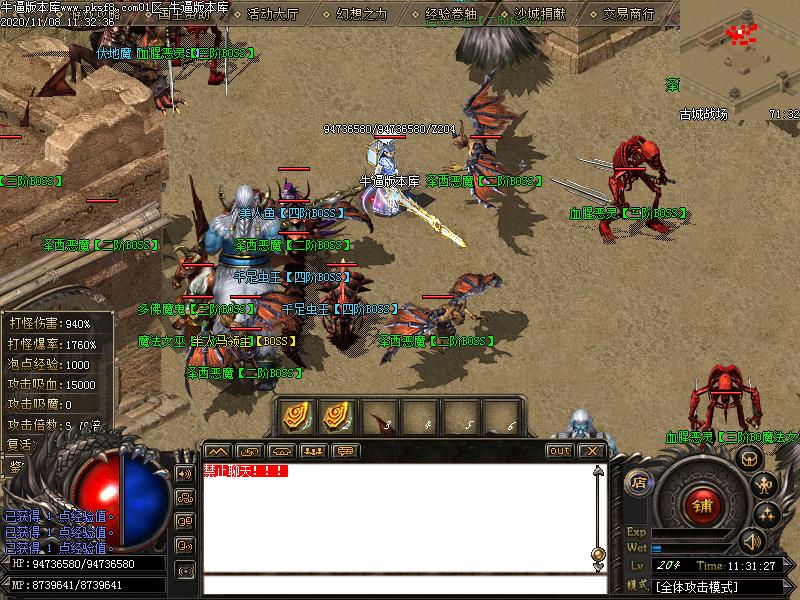Click the chat scrollbar's round handle
The width and height of the screenshot is (800, 600).
click(x=598, y=553)
